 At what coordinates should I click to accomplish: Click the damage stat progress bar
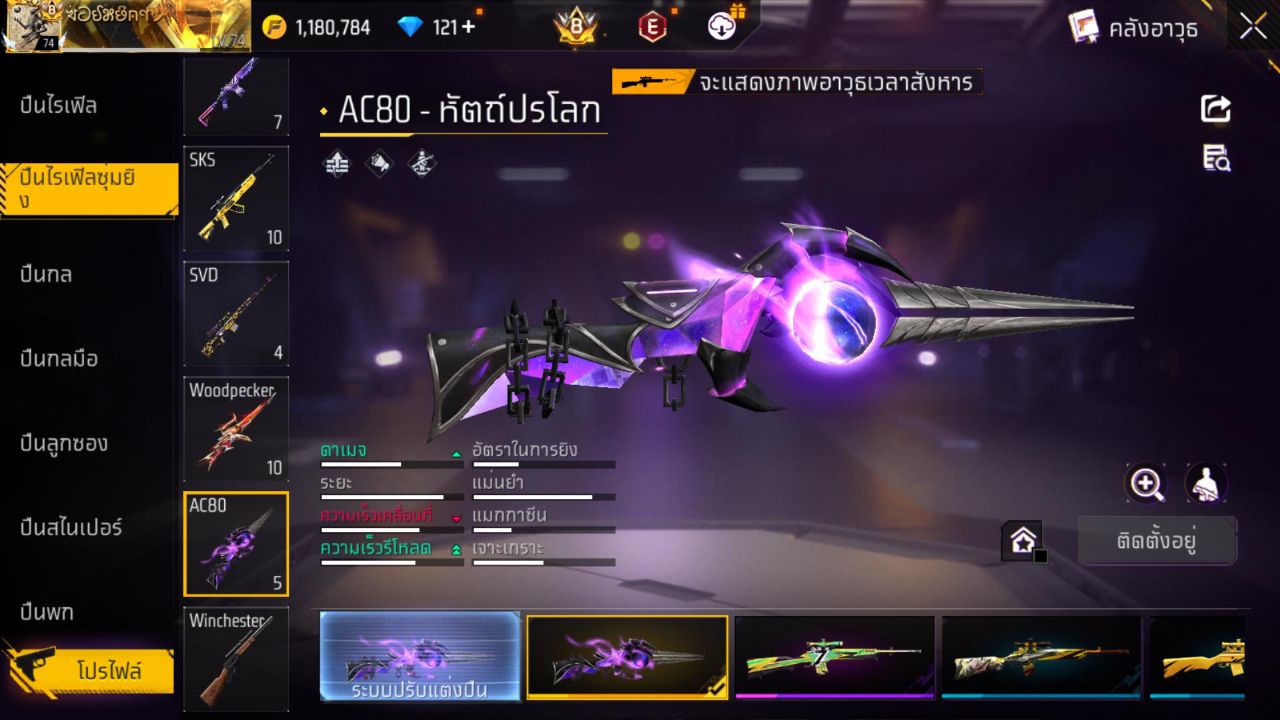click(390, 463)
